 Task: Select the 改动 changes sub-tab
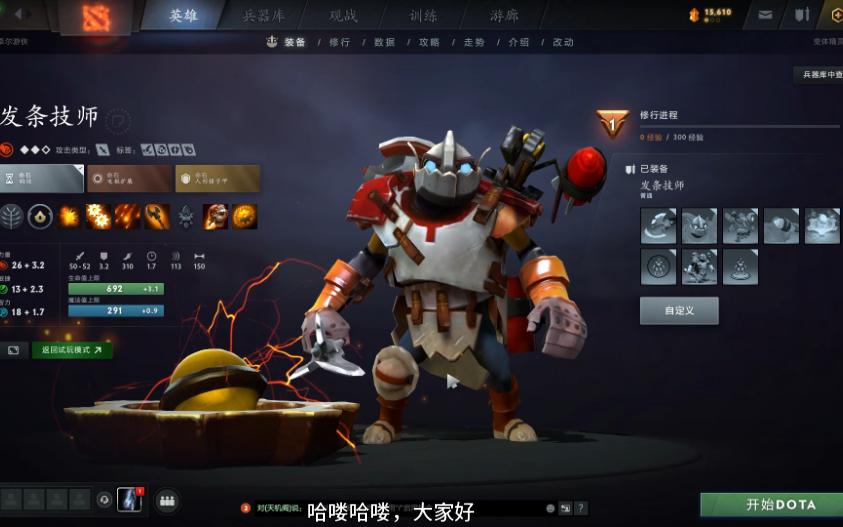(x=563, y=43)
